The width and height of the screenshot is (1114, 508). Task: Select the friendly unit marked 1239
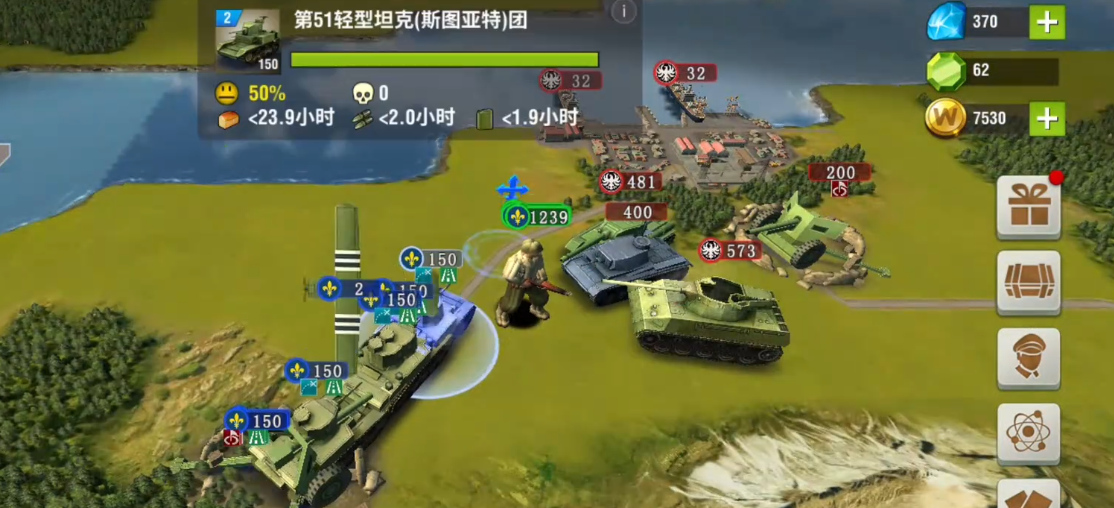537,217
